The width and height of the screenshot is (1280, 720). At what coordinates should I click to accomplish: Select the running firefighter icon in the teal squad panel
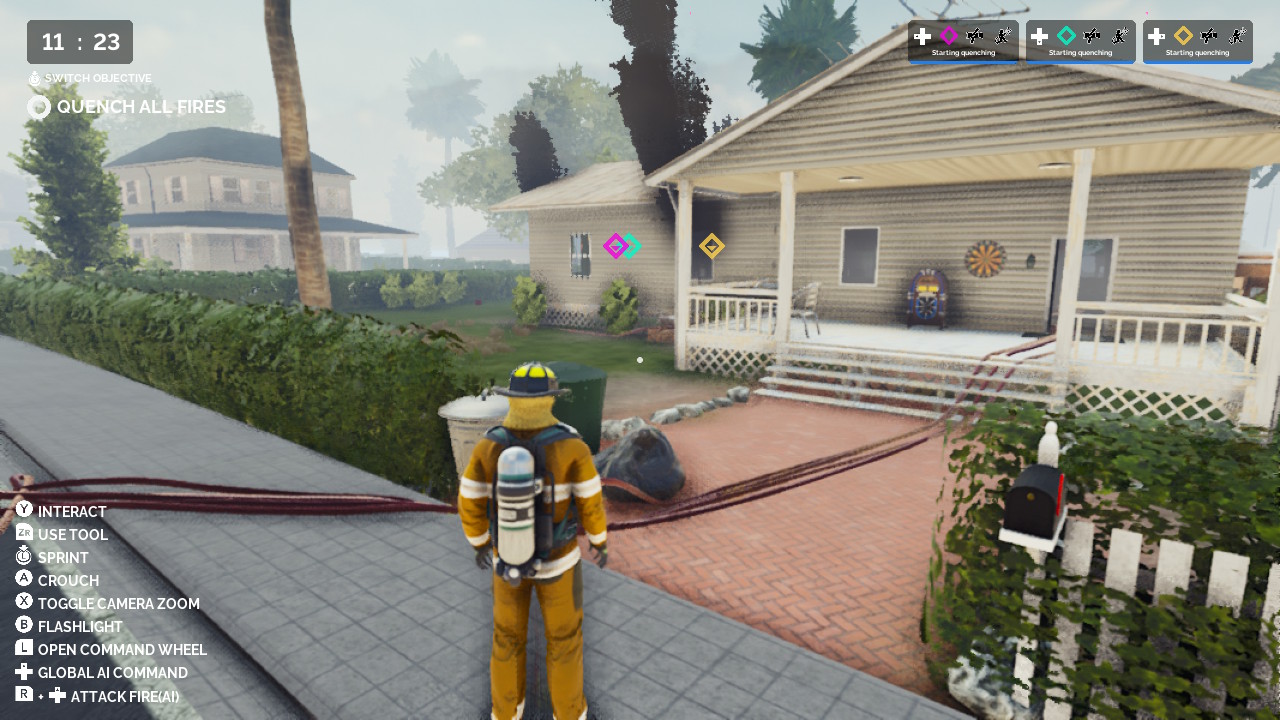tap(1118, 36)
